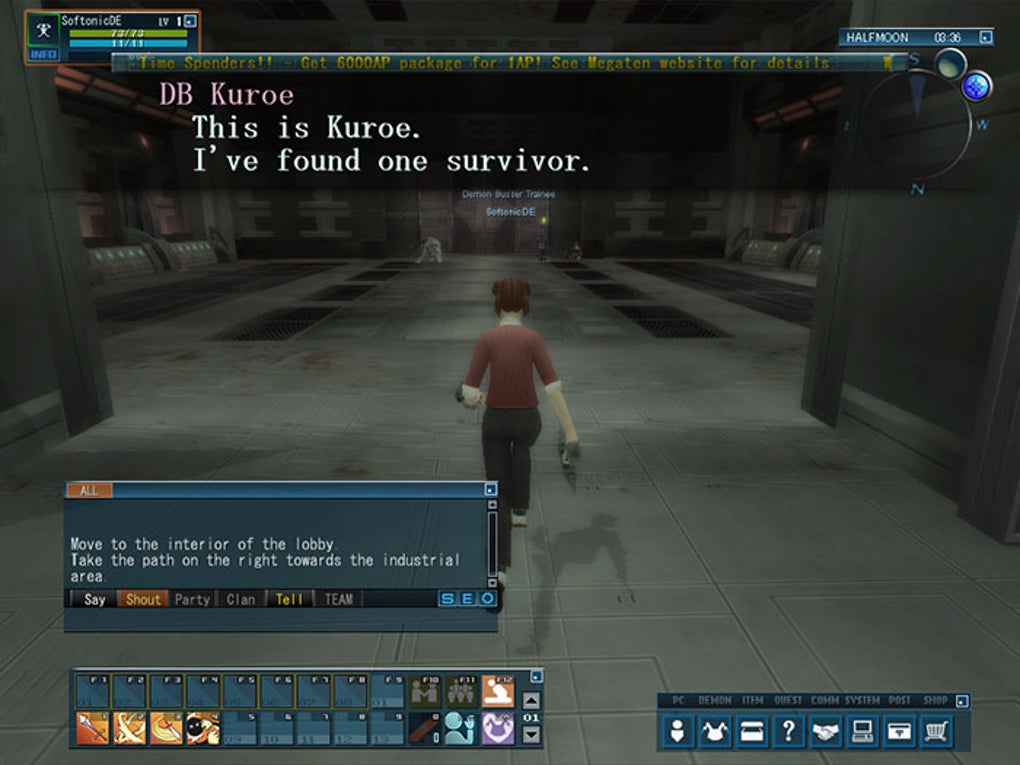The image size is (1020, 765).
Task: Click the hotbar page down arrow
Action: pyautogui.click(x=532, y=734)
